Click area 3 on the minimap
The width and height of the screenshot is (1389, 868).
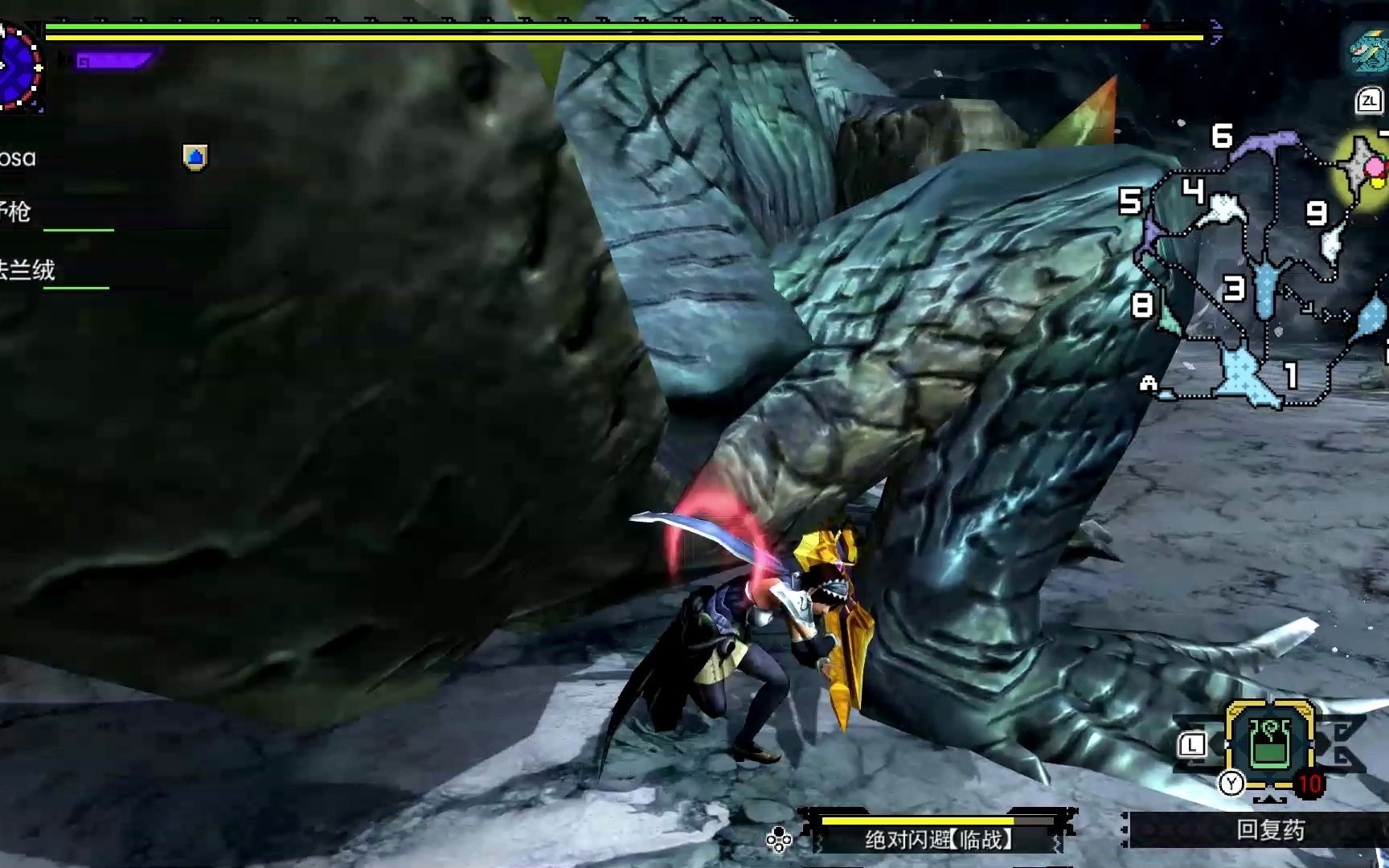[1234, 288]
